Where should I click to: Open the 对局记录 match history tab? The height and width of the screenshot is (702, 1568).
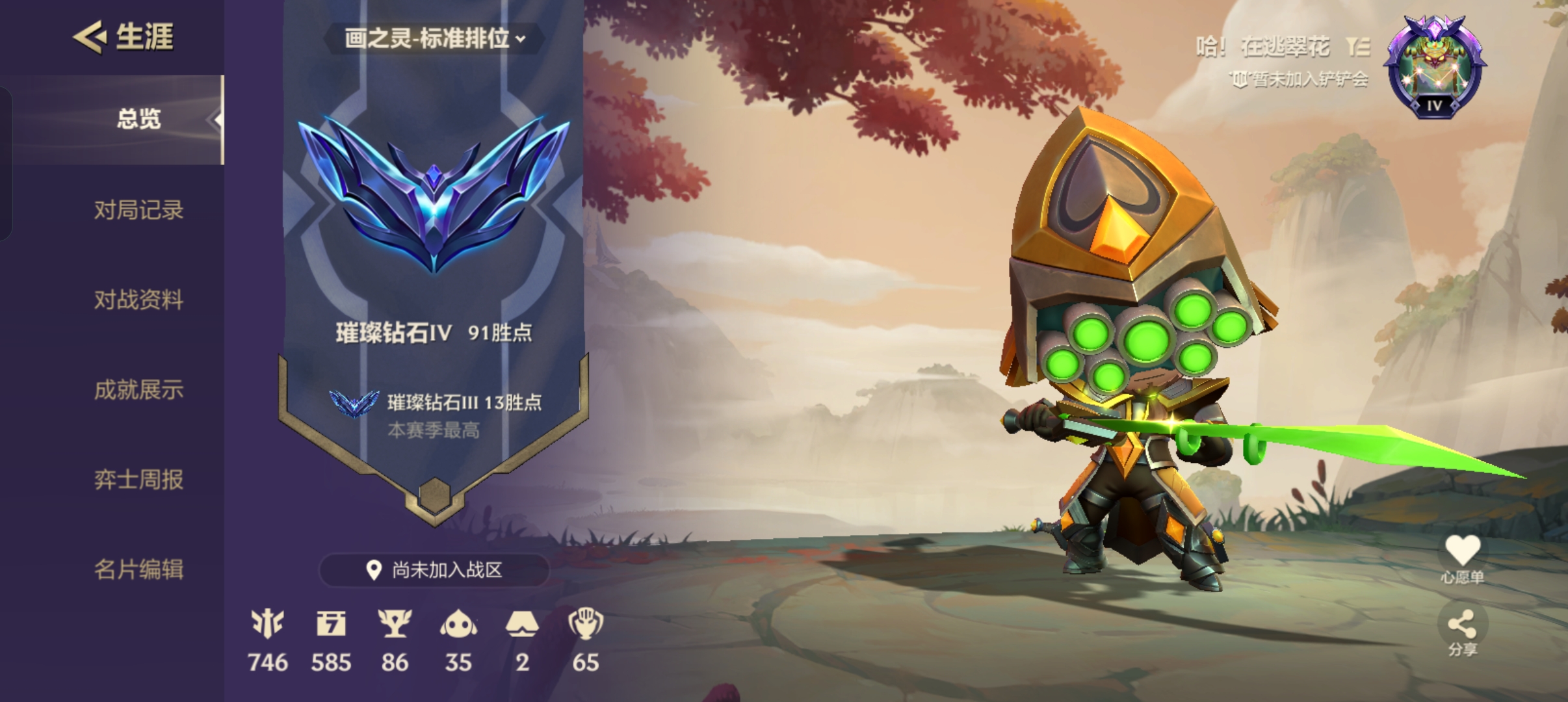[x=138, y=210]
